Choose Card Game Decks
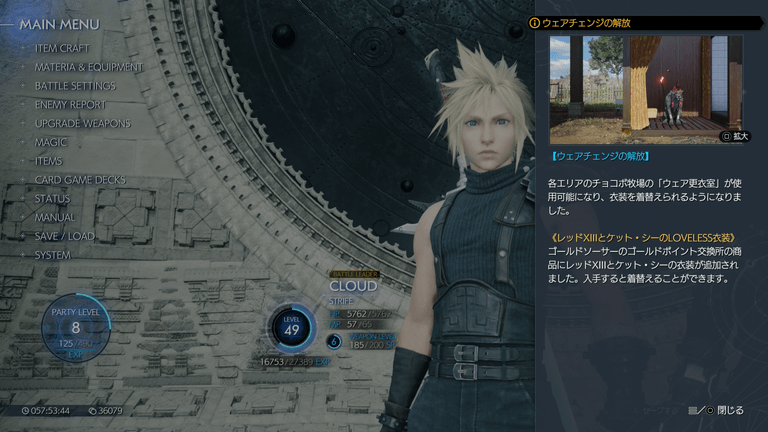The height and width of the screenshot is (432, 768). (80, 180)
